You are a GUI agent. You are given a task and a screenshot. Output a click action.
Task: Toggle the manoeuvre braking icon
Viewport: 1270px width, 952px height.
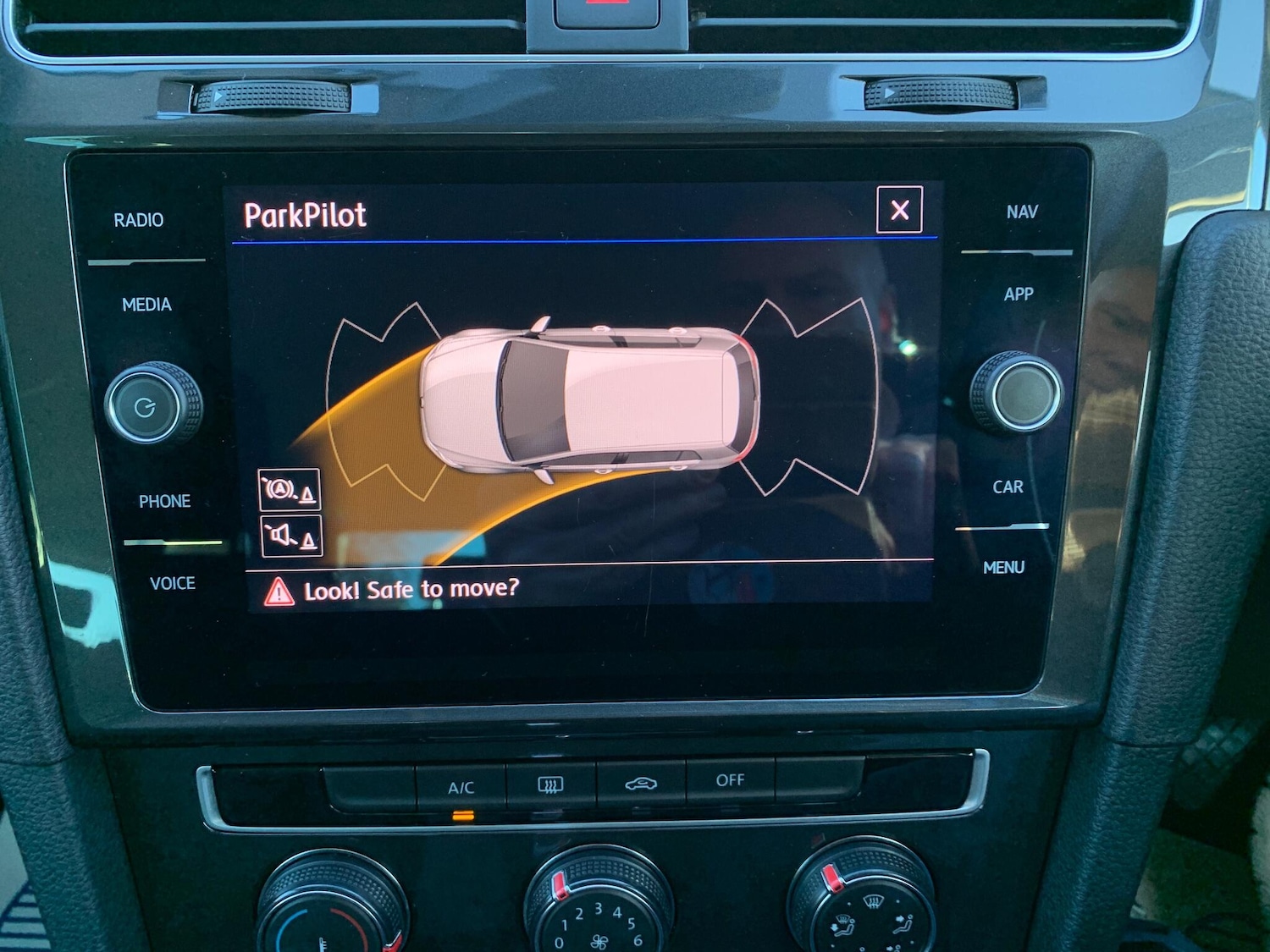(289, 490)
